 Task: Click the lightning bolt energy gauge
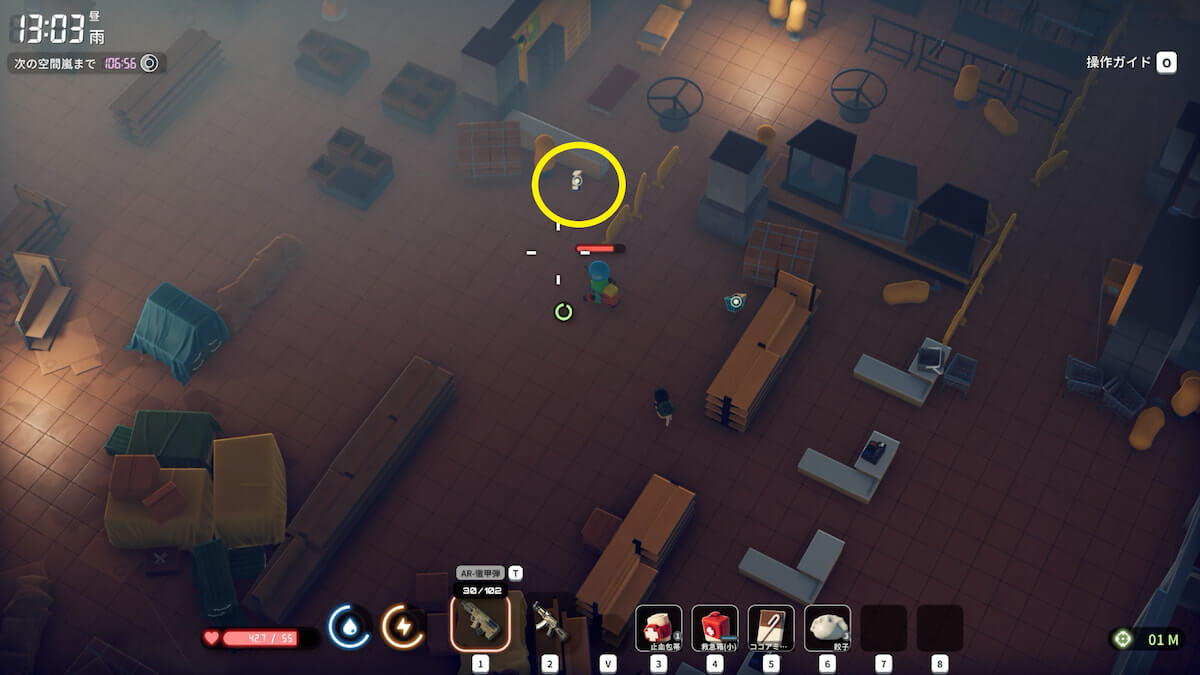pyautogui.click(x=403, y=627)
